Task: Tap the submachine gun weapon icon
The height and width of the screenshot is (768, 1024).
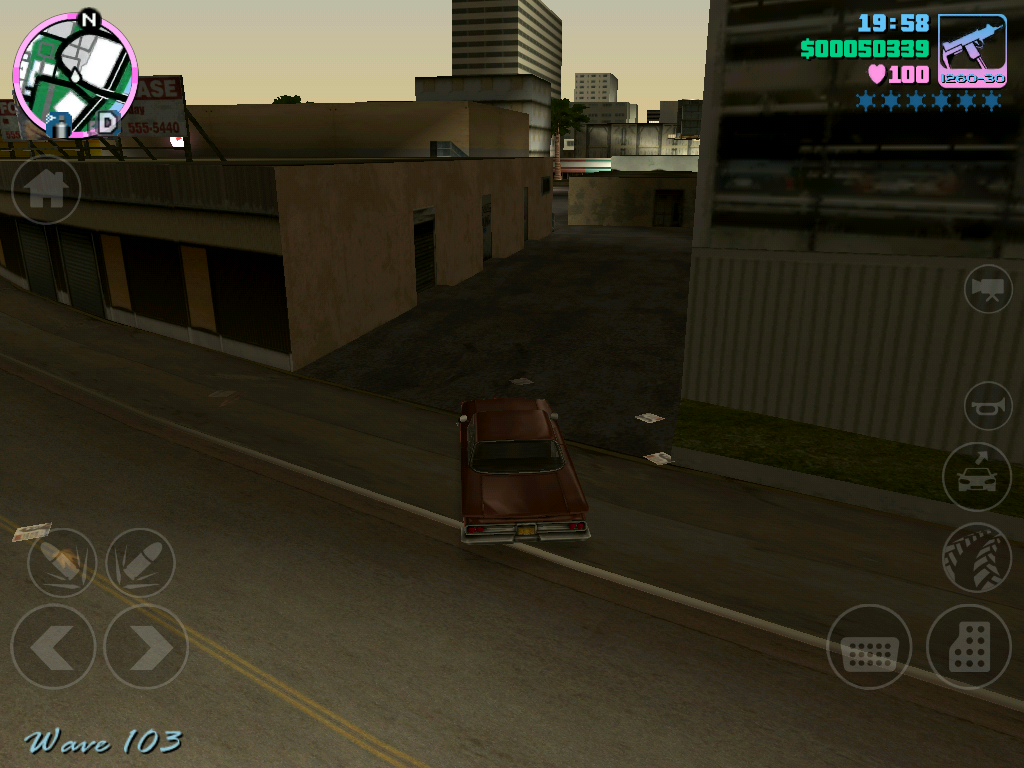Action: tap(972, 50)
